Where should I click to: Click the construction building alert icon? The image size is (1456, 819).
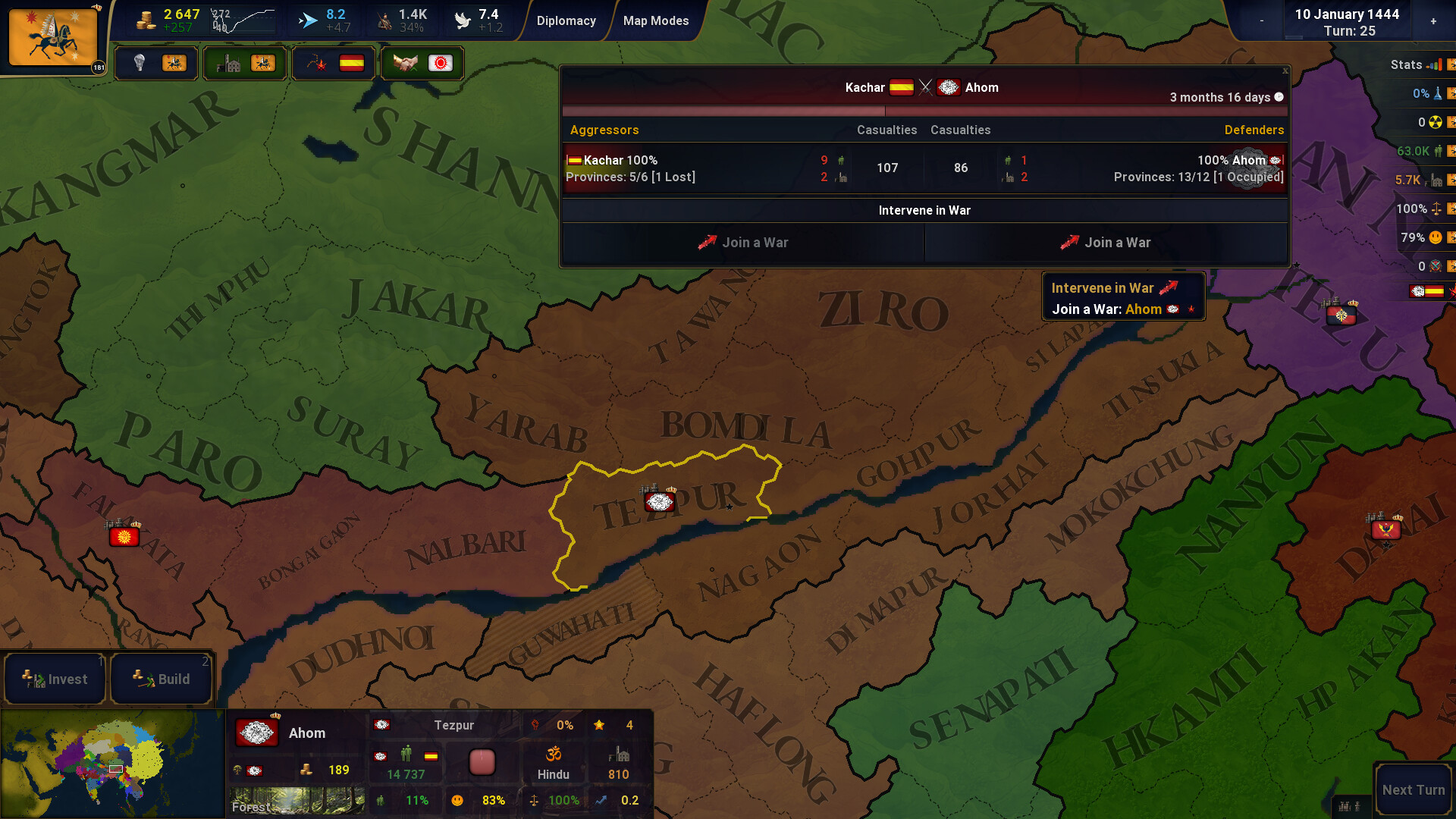click(x=227, y=64)
